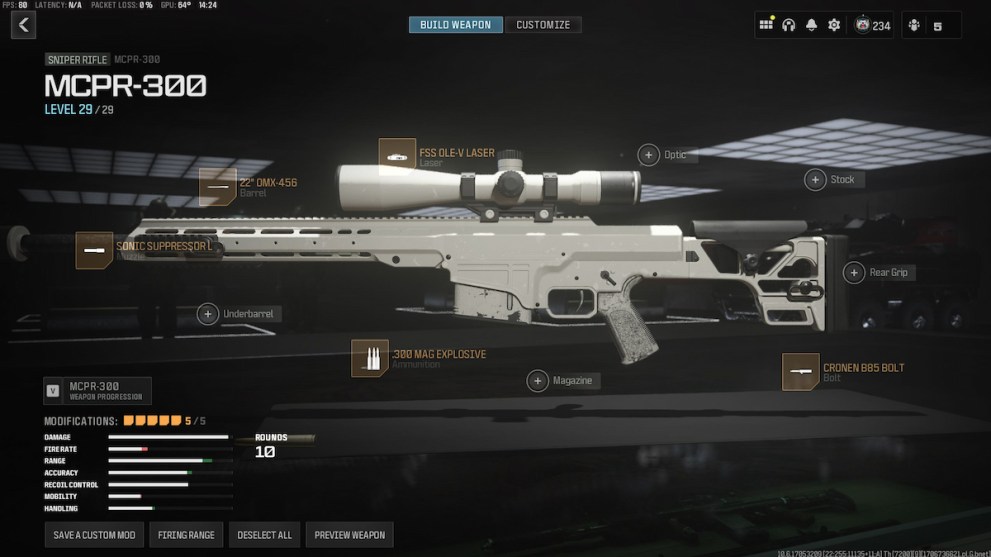The image size is (991, 557).
Task: Enter the Firing Range
Action: click(187, 535)
